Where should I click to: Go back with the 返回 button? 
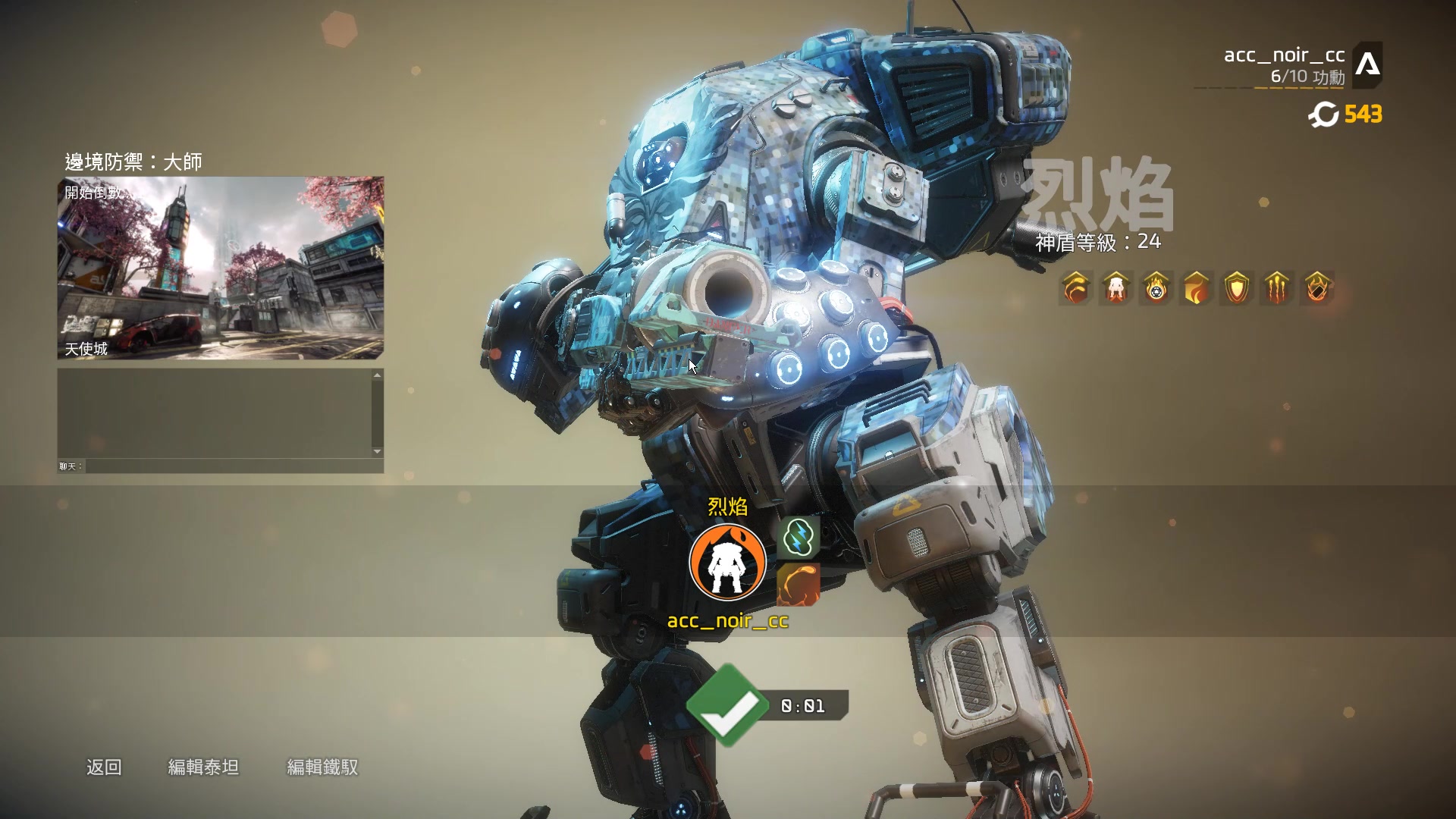(x=104, y=767)
